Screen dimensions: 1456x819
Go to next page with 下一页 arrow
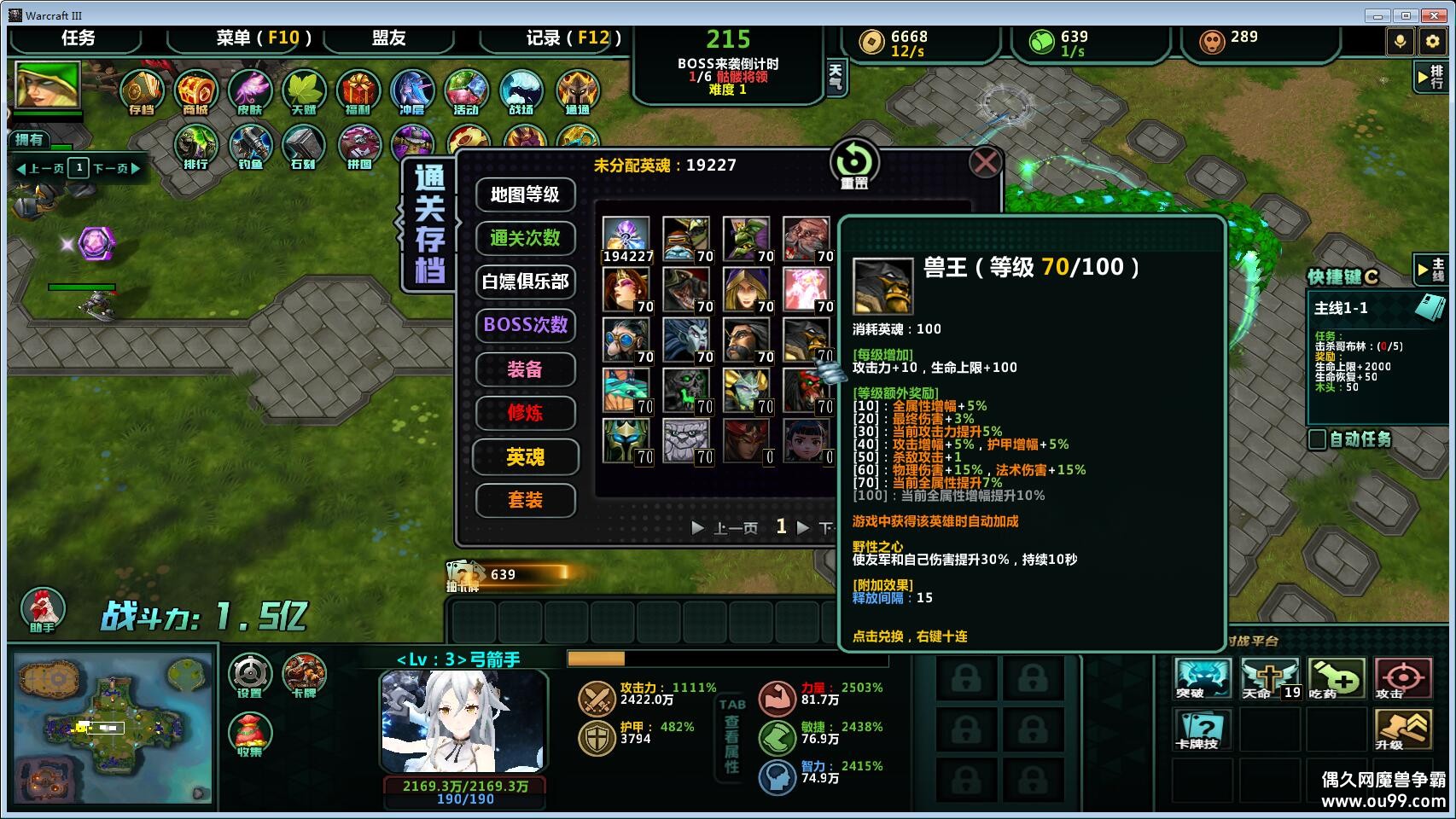pos(801,527)
